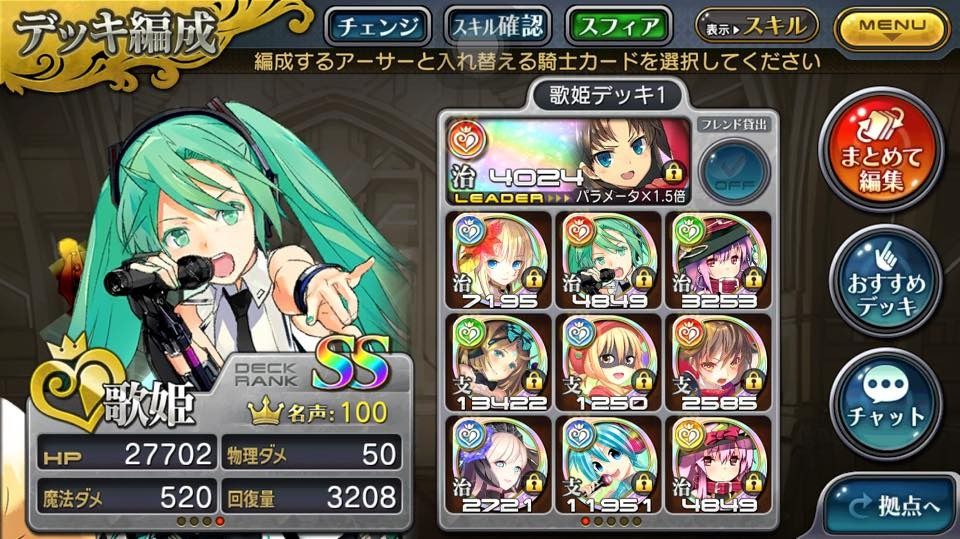Return to base with 拠点へ
Viewport: 960px width, 539px height.
point(892,507)
